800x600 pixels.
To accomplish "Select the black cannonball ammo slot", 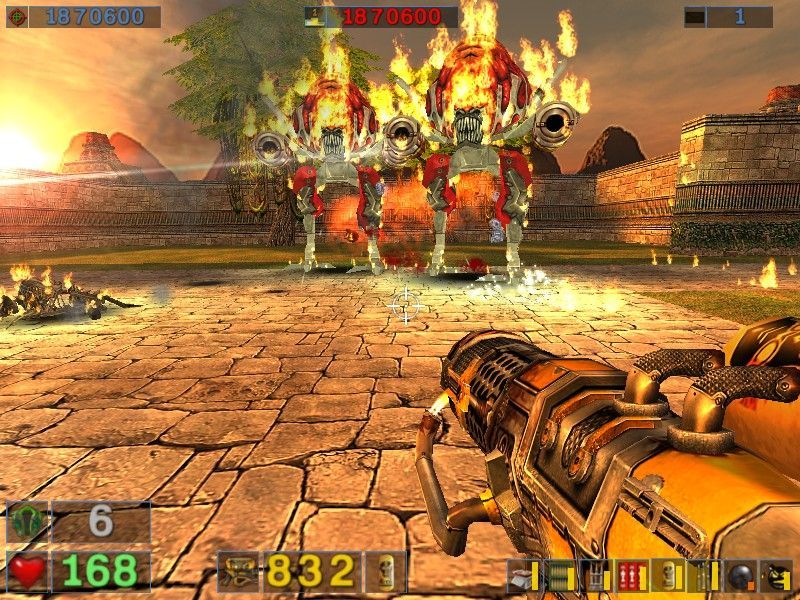I will (x=740, y=576).
